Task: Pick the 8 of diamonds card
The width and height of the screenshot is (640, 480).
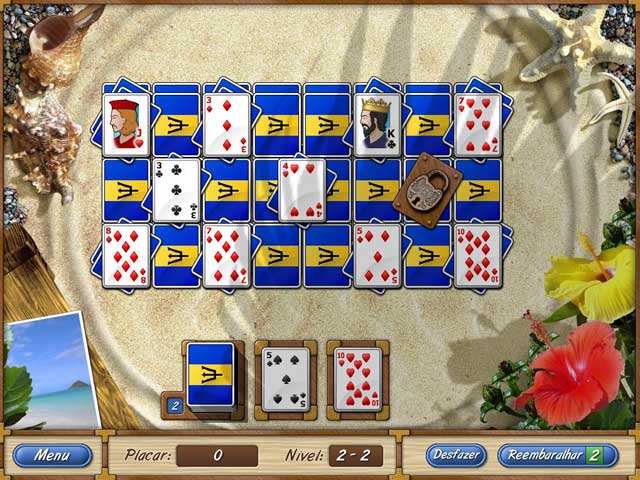Action: (x=127, y=255)
